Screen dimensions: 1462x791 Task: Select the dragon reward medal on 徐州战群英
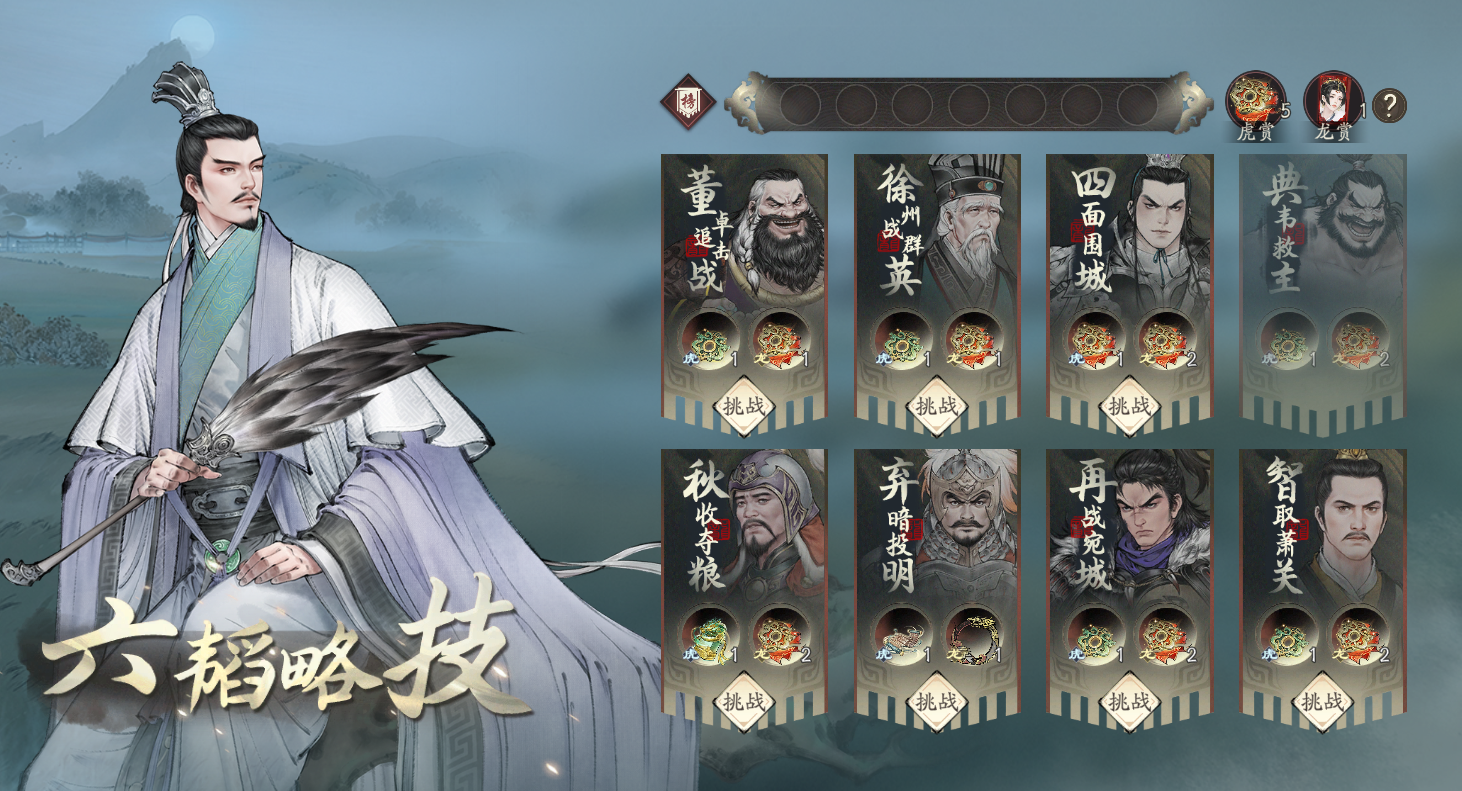coord(969,341)
